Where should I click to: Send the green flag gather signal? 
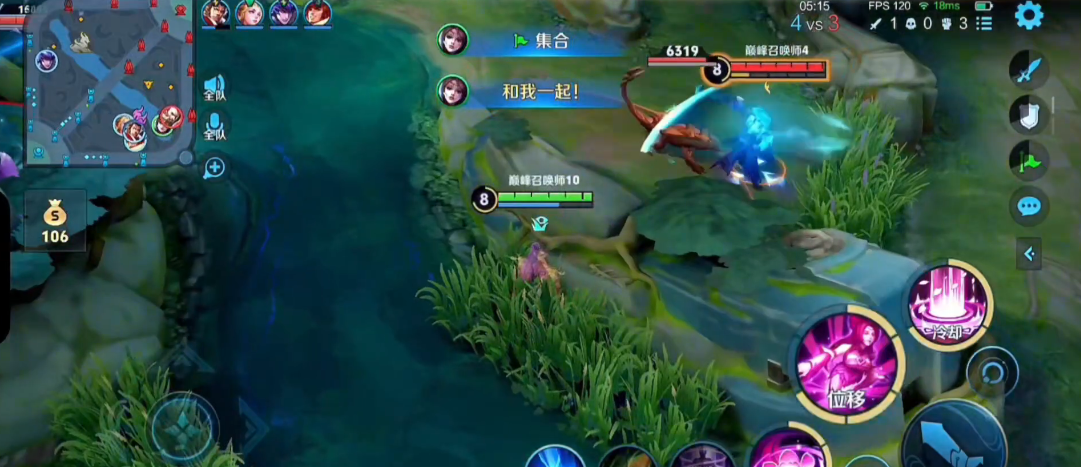[1029, 160]
